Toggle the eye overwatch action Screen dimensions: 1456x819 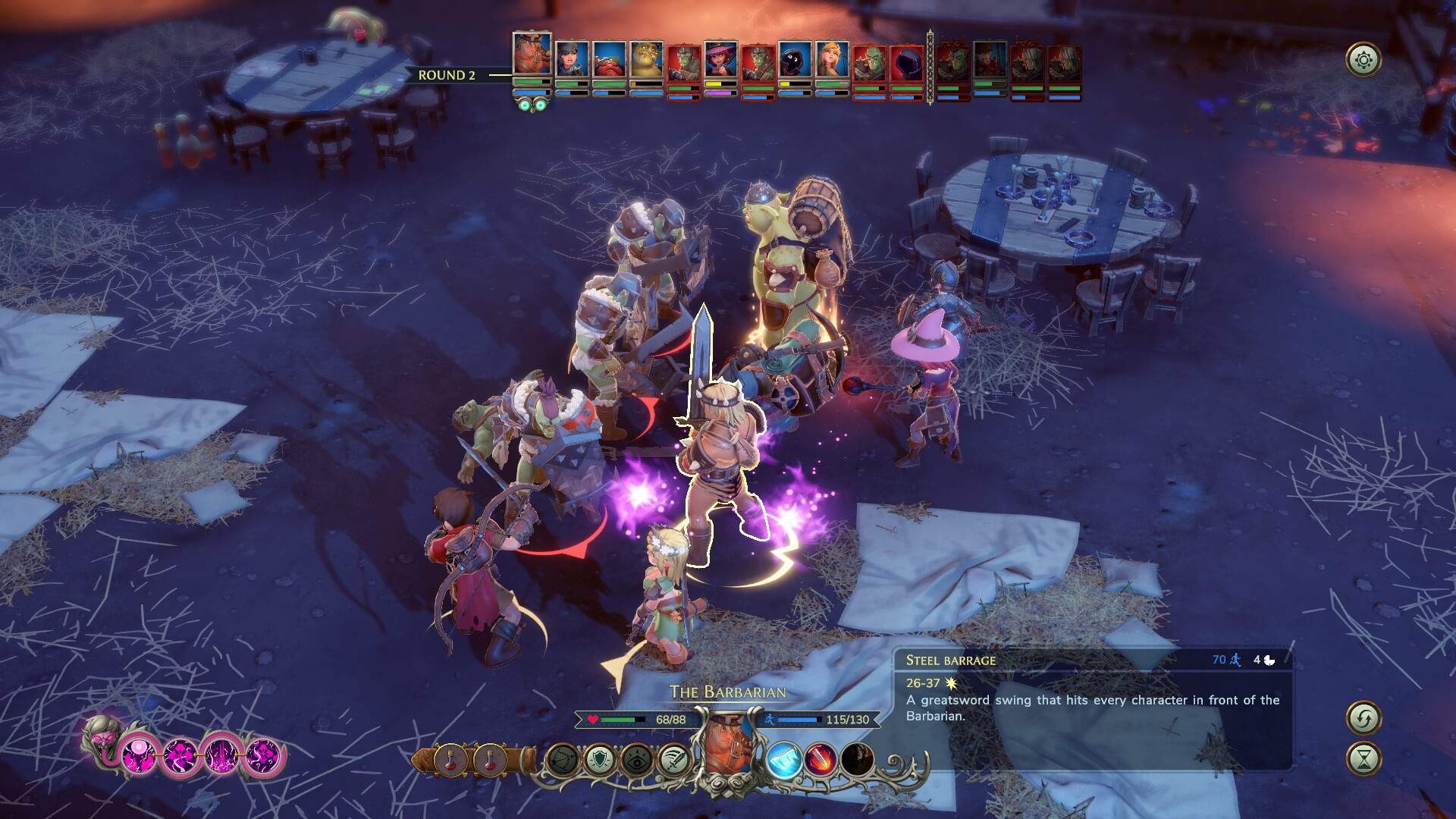(635, 759)
